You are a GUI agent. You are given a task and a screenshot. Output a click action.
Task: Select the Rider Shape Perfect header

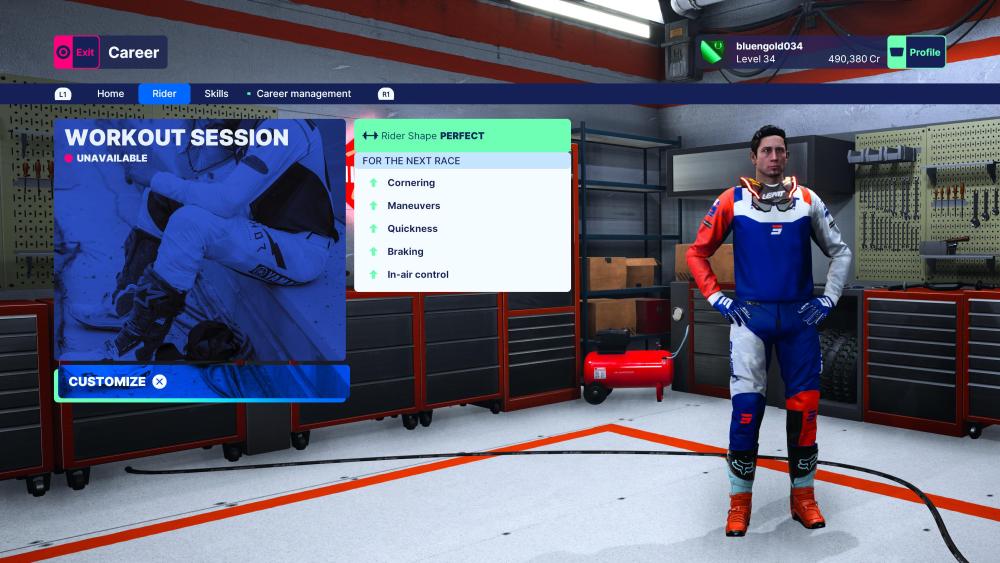click(462, 136)
